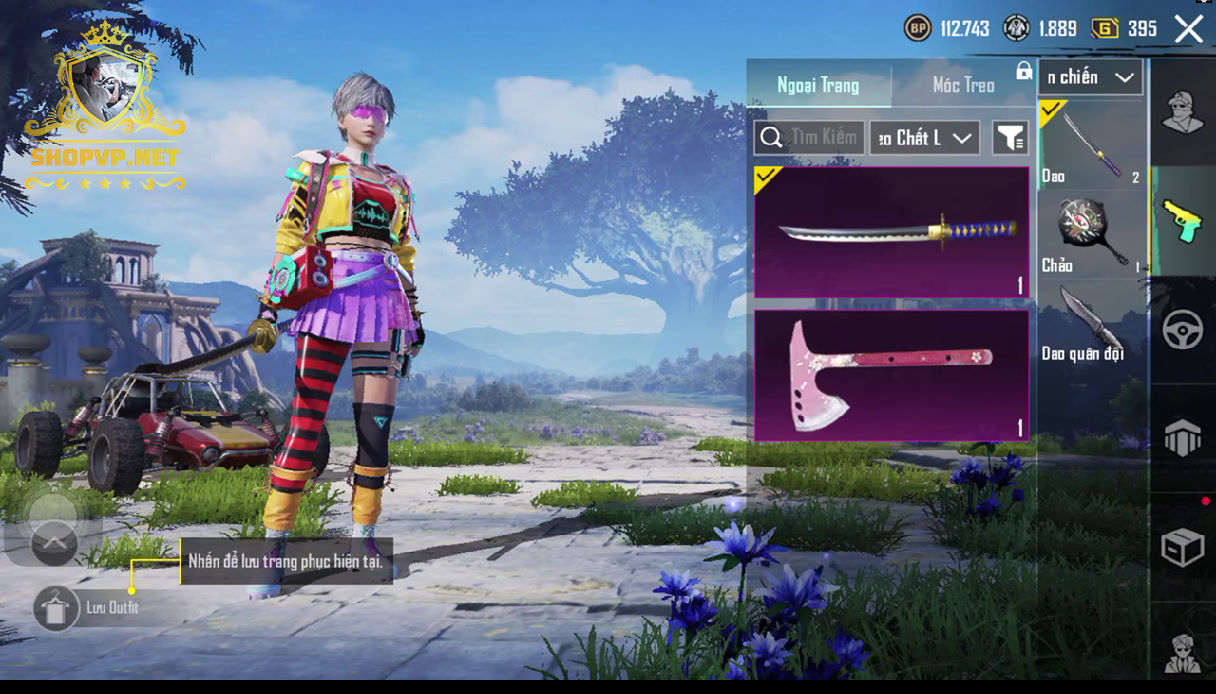
Task: Pick the Chảo pan entry
Action: (1091, 234)
